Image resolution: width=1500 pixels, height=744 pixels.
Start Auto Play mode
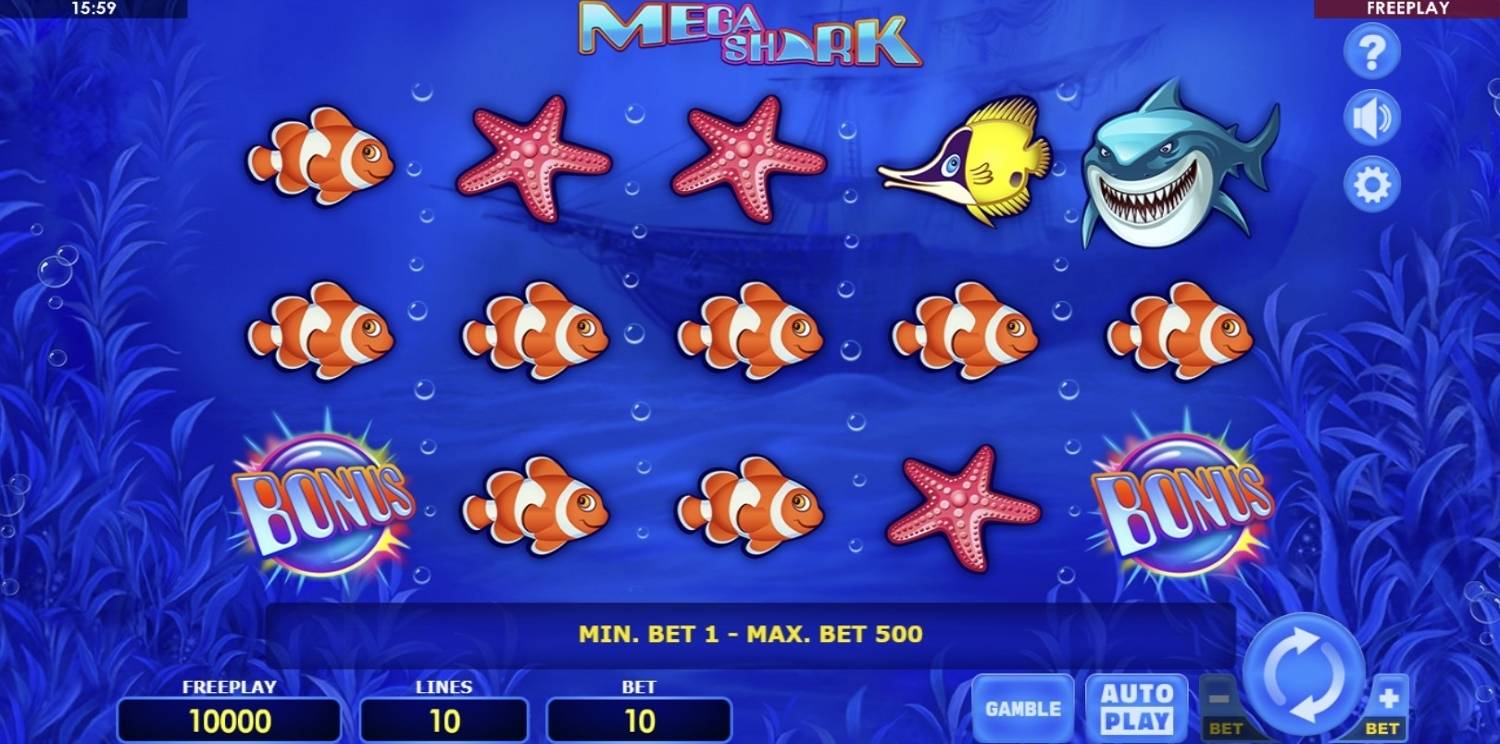[1137, 708]
